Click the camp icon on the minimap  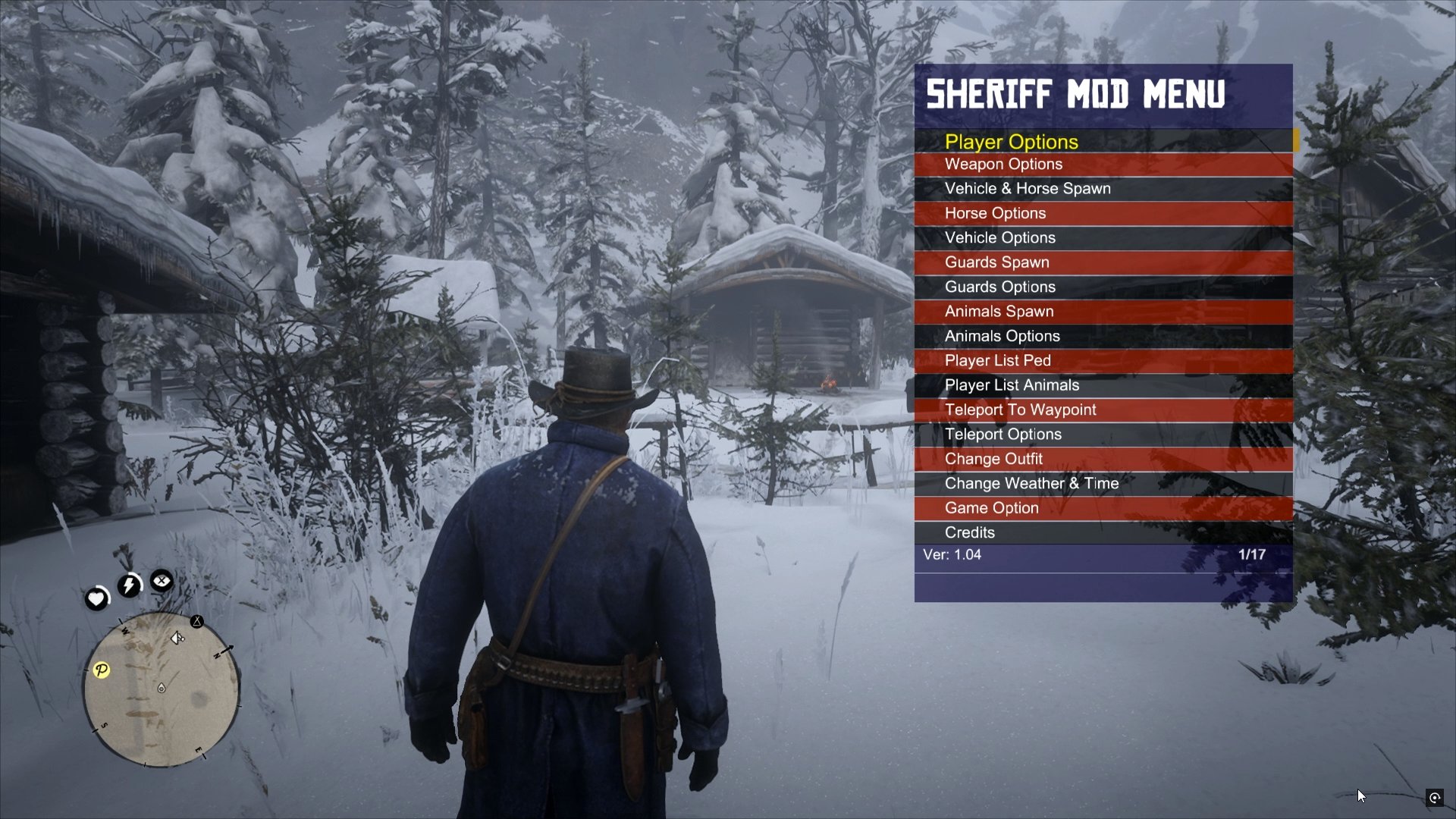coord(197,622)
